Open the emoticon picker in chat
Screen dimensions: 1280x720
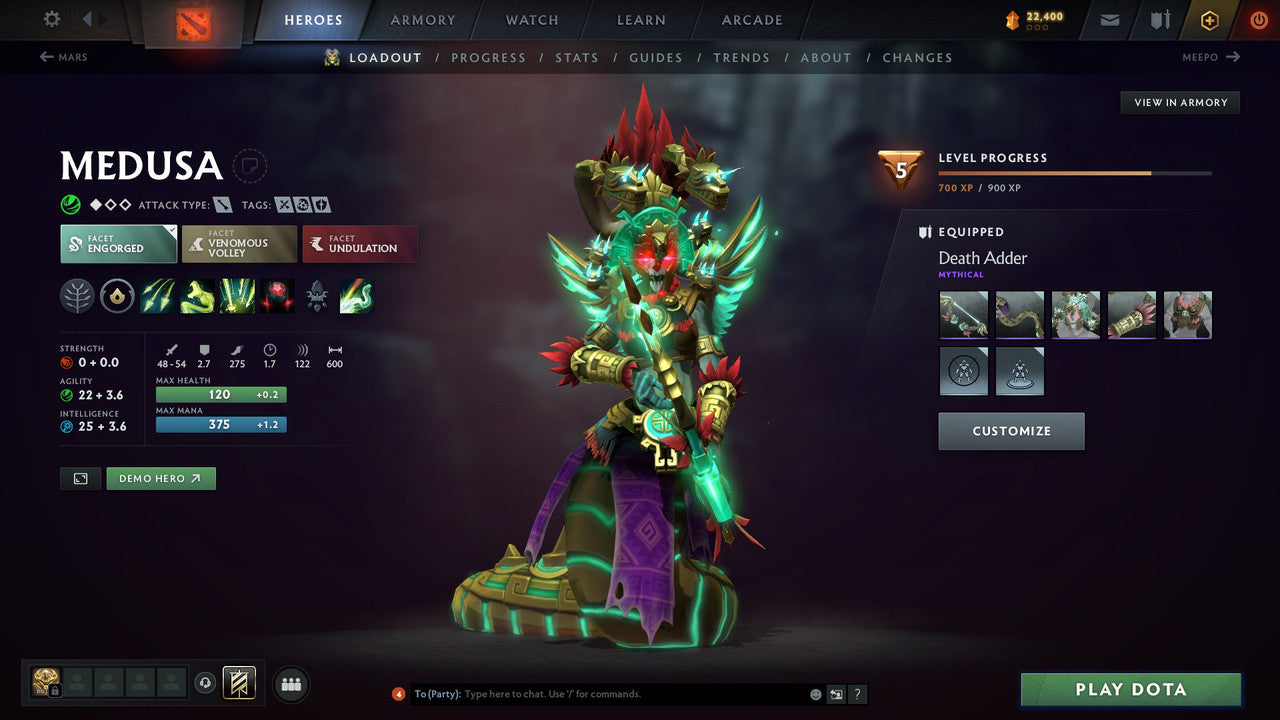815,693
